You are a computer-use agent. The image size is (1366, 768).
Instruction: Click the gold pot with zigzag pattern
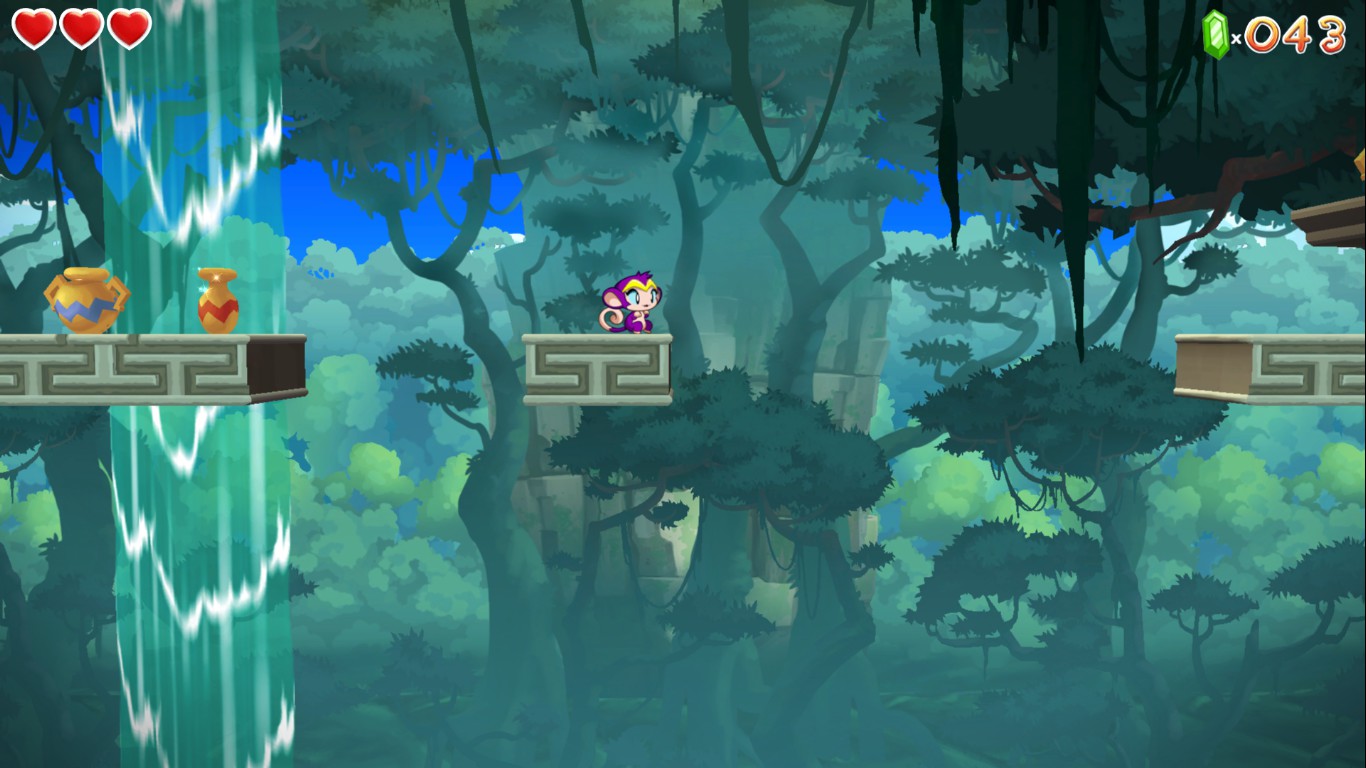(88, 300)
